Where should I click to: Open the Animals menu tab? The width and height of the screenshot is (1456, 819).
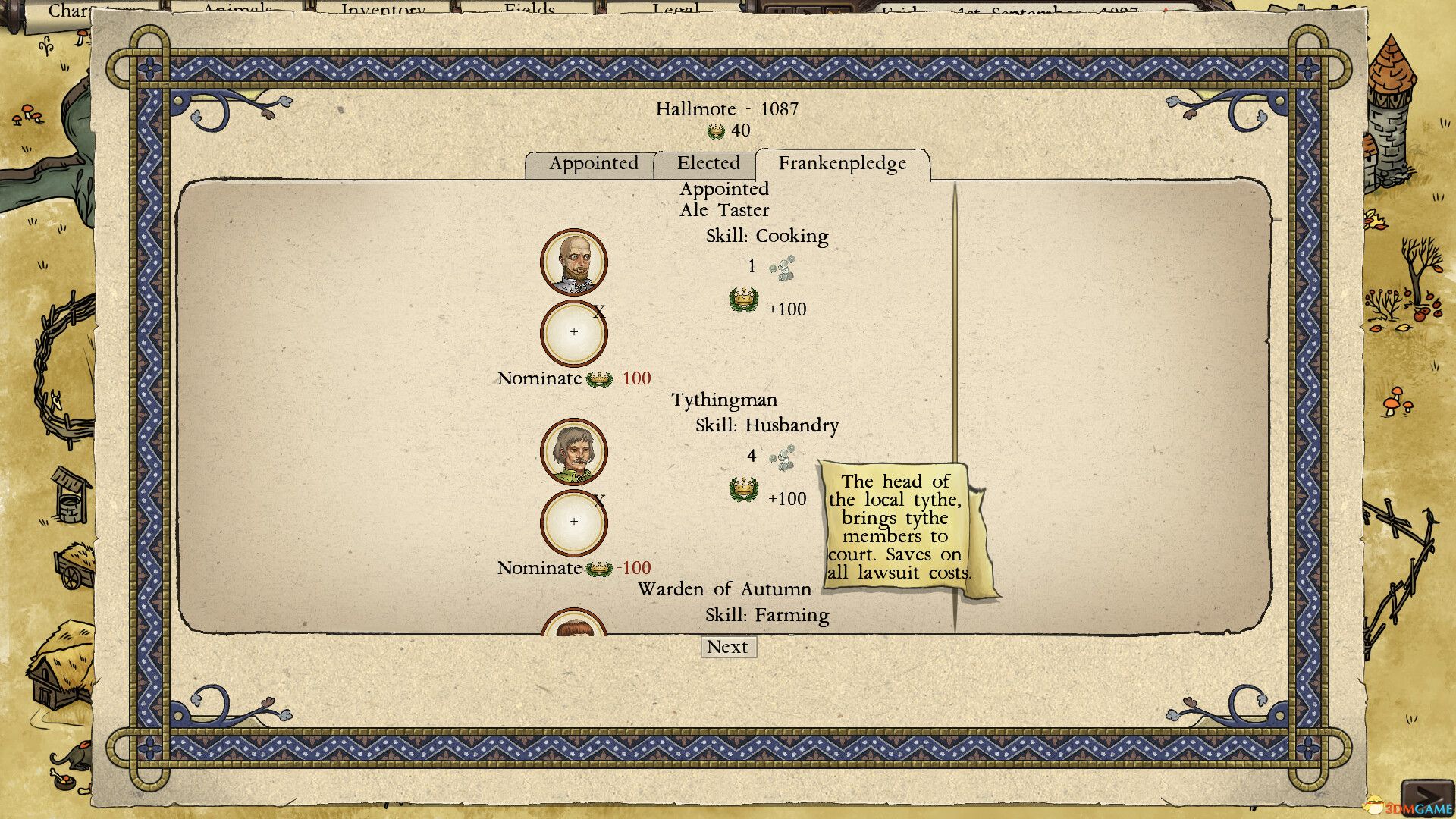237,9
